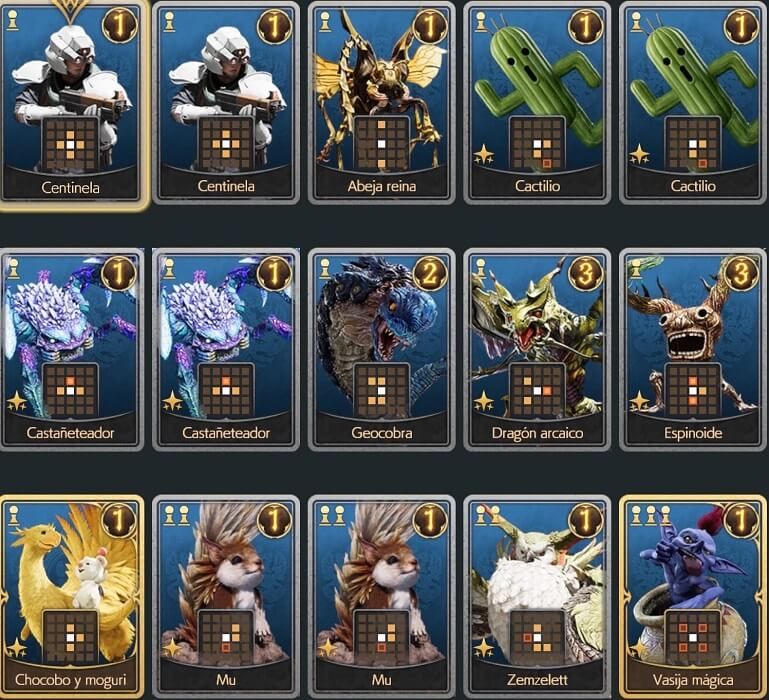Select the Zemzelett card
Screen dimensions: 769x700
tap(537, 595)
